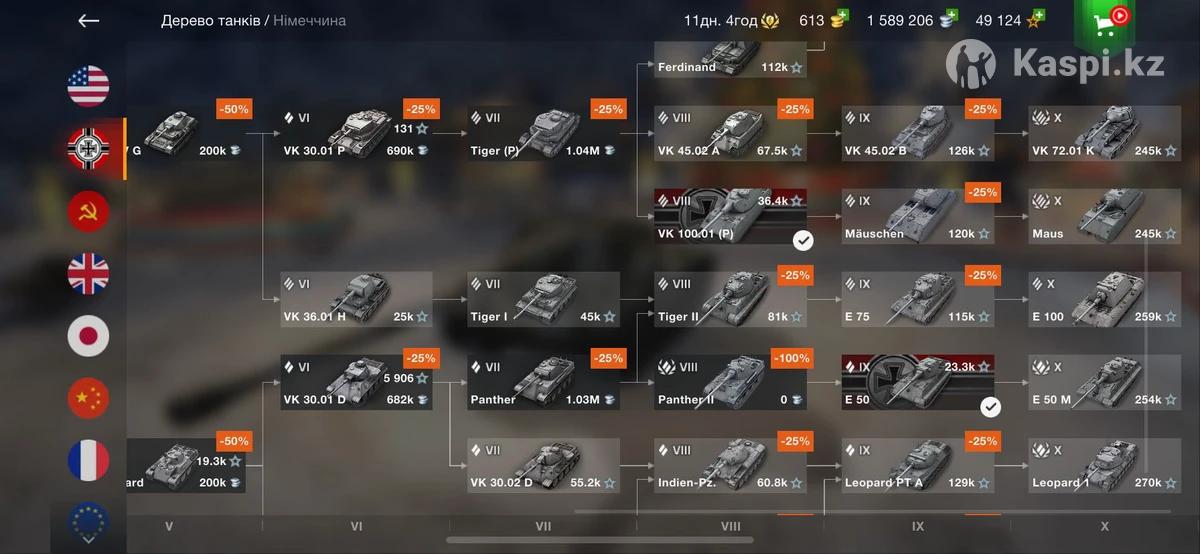Viewport: 1200px width, 554px height.
Task: Select the USA nation flag
Action: tap(88, 86)
